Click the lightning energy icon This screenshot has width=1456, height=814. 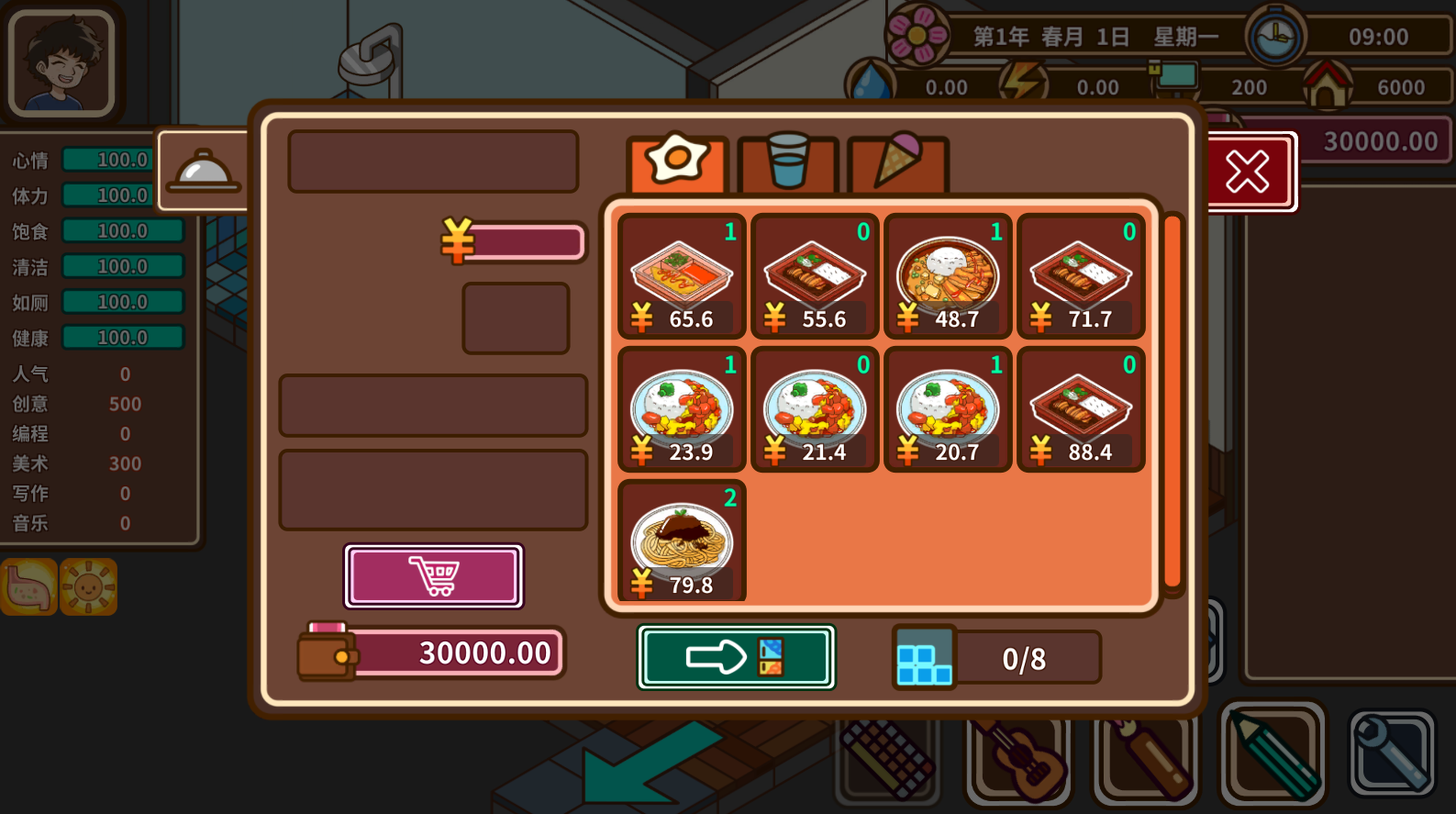1021,83
